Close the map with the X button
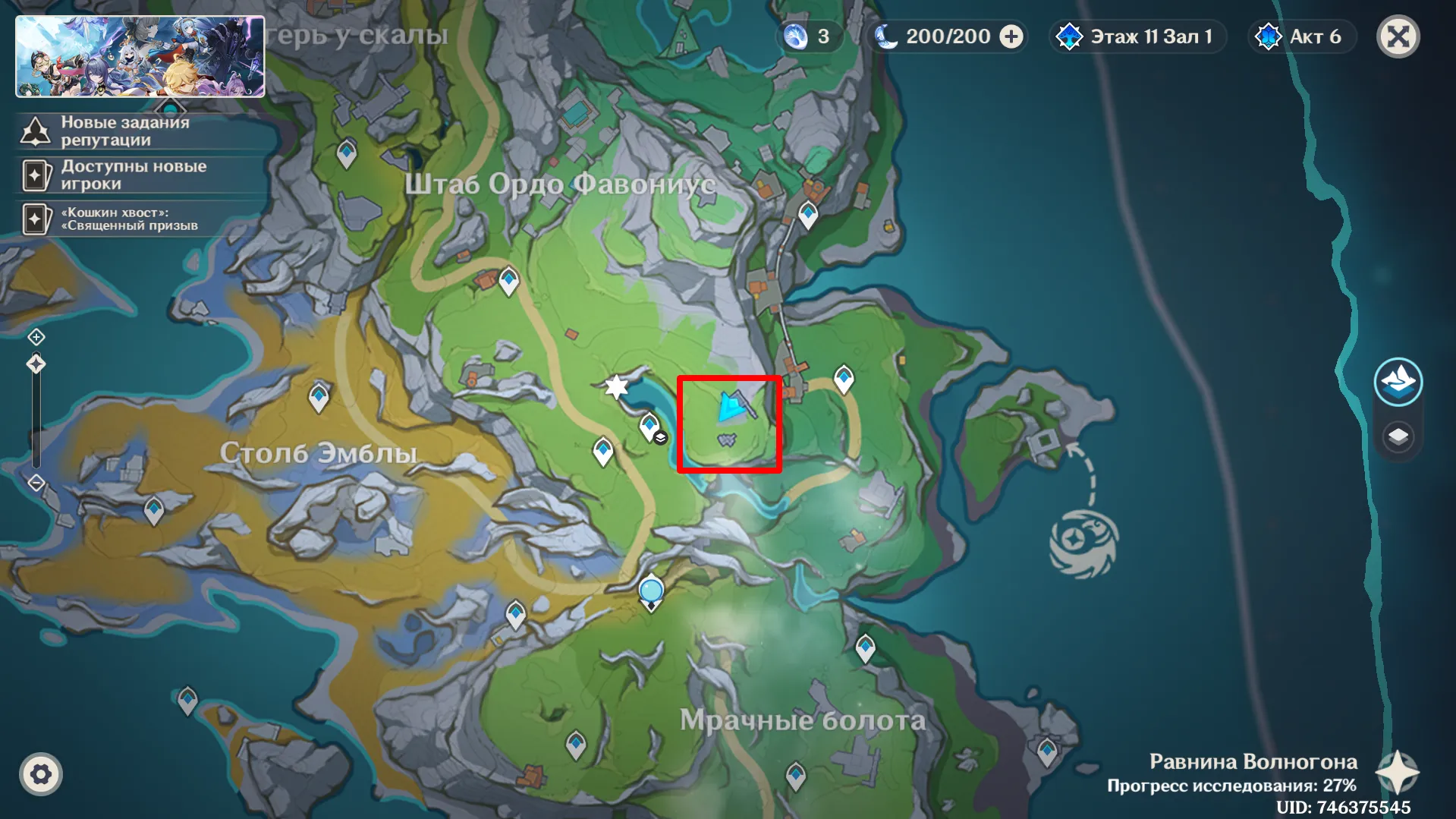Viewport: 1456px width, 819px height. click(x=1398, y=36)
